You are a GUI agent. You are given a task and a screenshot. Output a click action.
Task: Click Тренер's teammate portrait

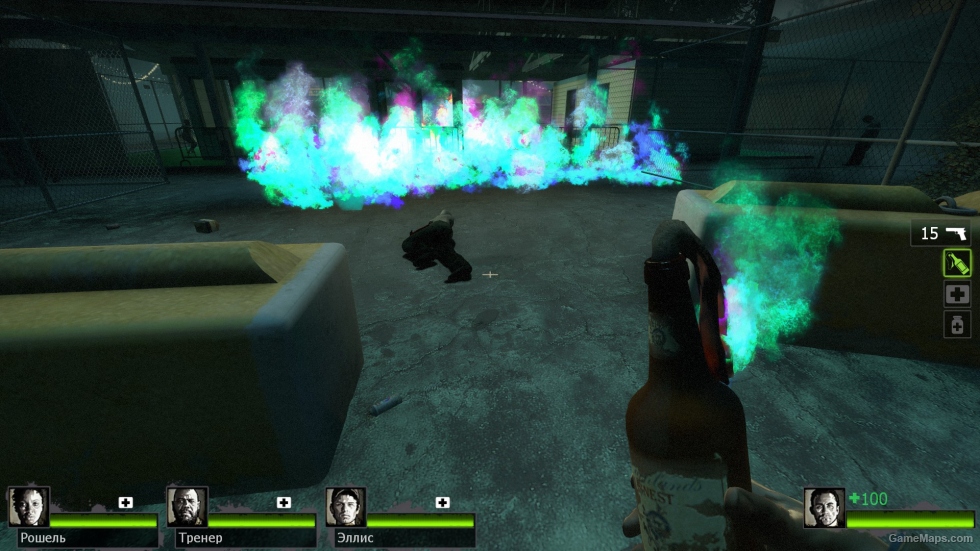pyautogui.click(x=186, y=507)
